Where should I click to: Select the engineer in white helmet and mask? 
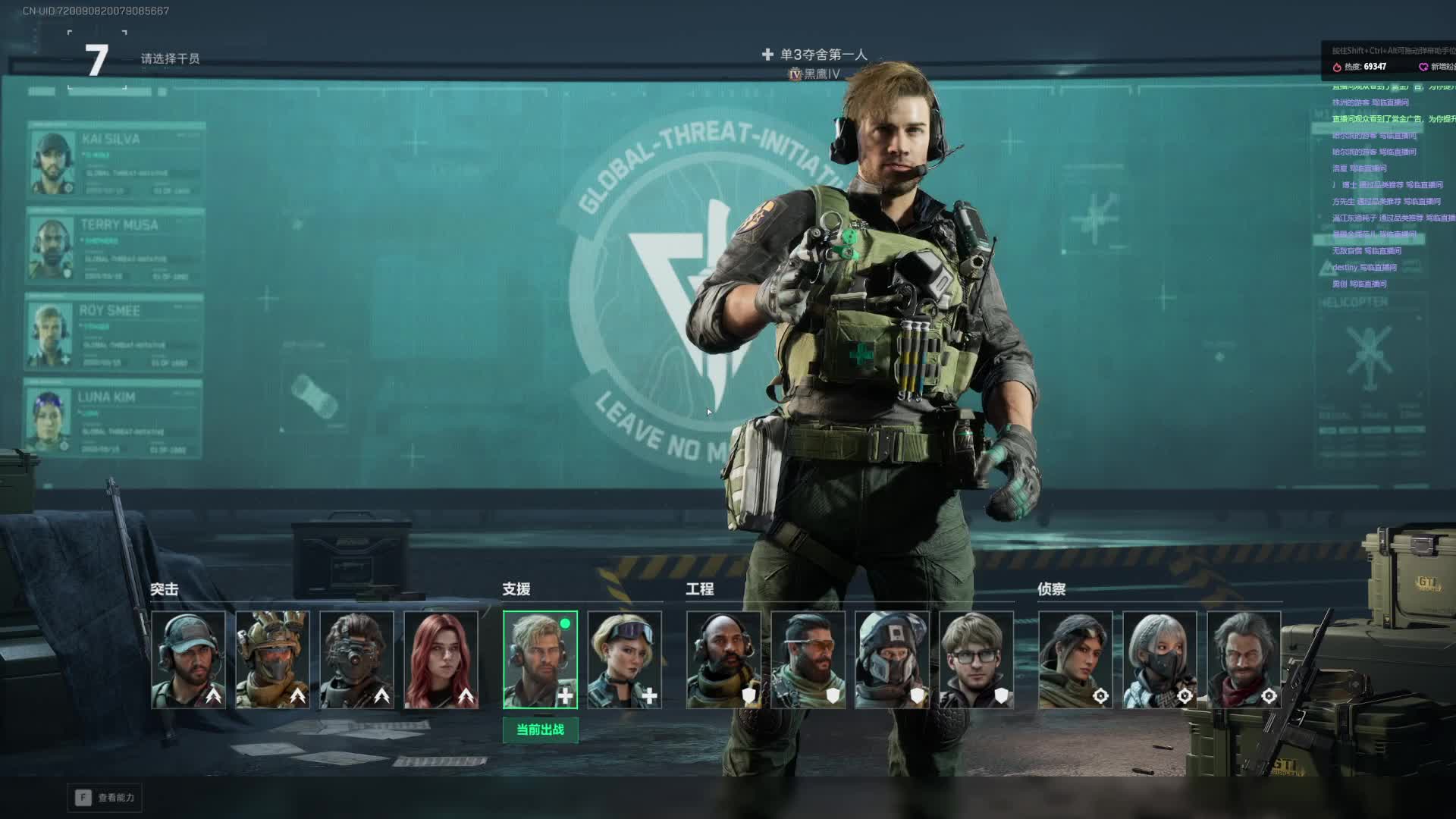[892, 660]
